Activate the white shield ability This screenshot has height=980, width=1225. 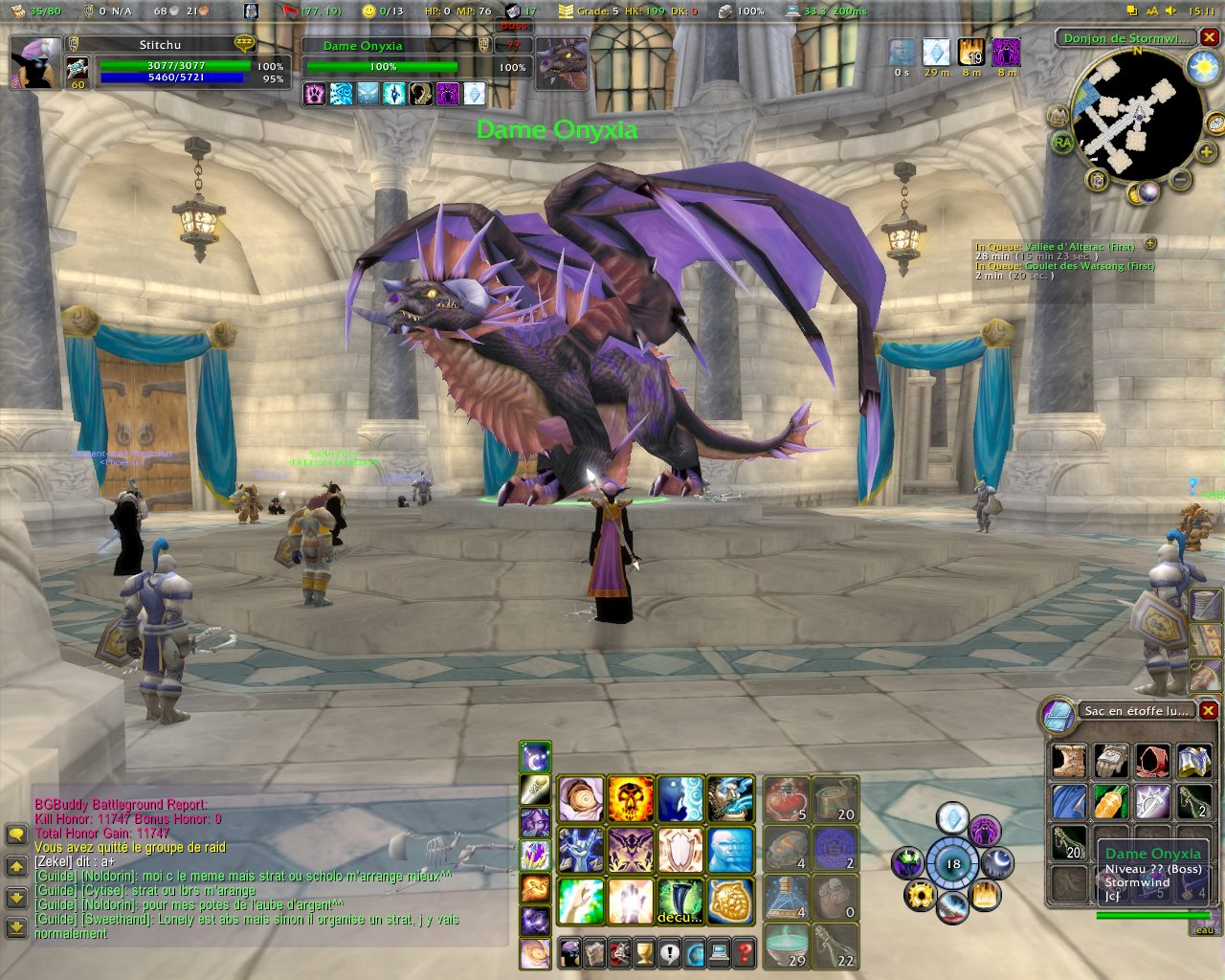[x=680, y=850]
